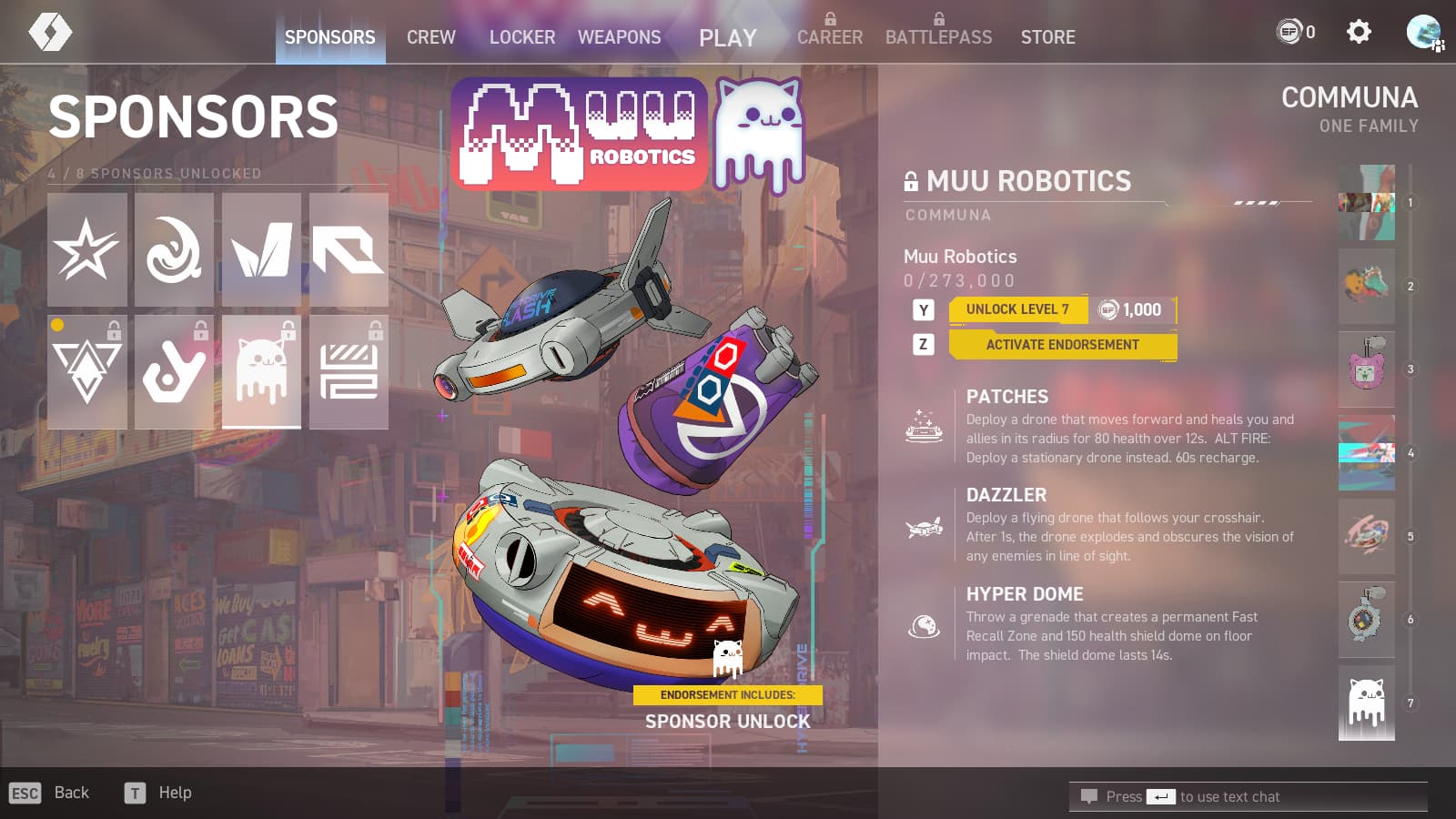1456x819 pixels.
Task: View the level 7 ghost-cat reward thumbnail
Action: point(1366,703)
